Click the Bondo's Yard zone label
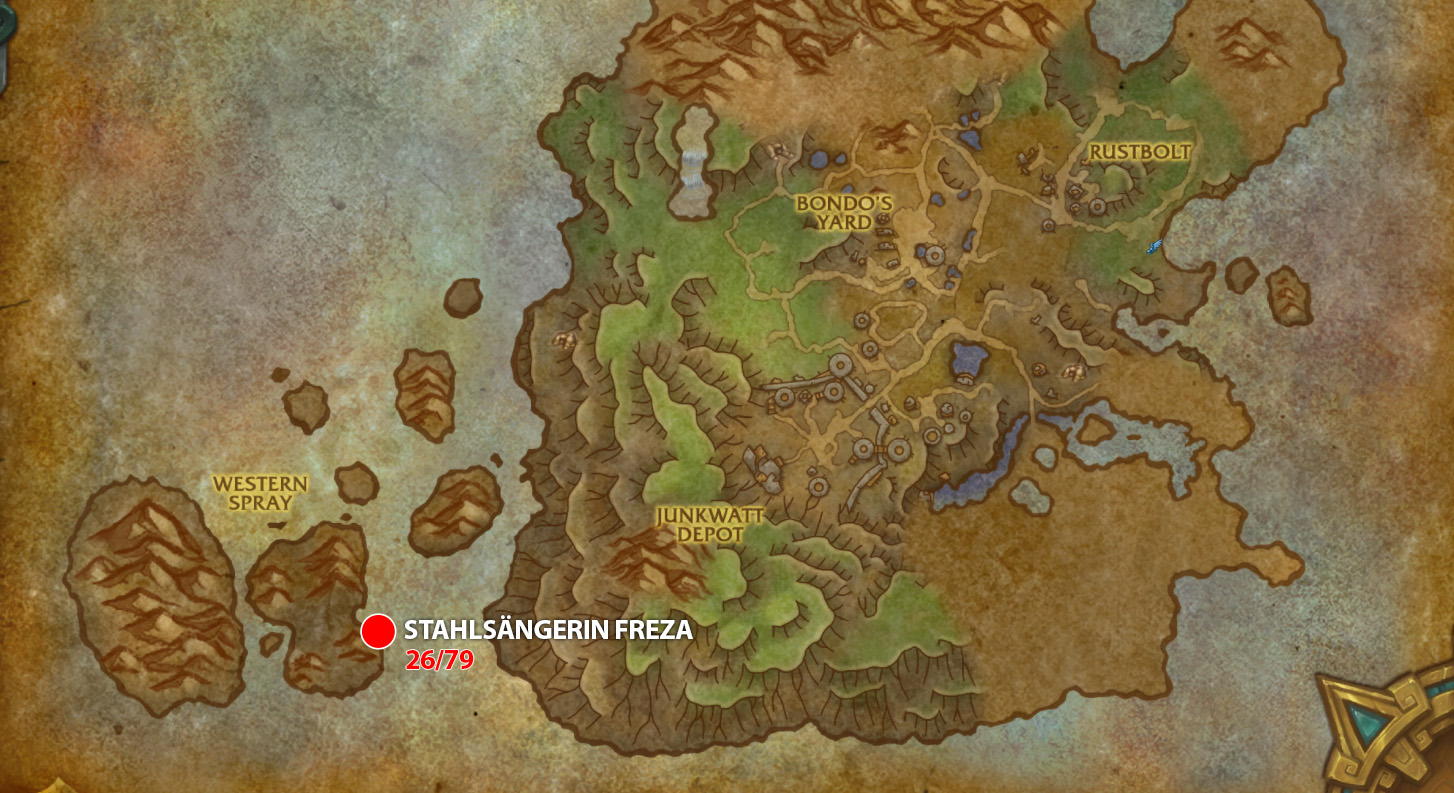This screenshot has height=793, width=1454. point(843,216)
